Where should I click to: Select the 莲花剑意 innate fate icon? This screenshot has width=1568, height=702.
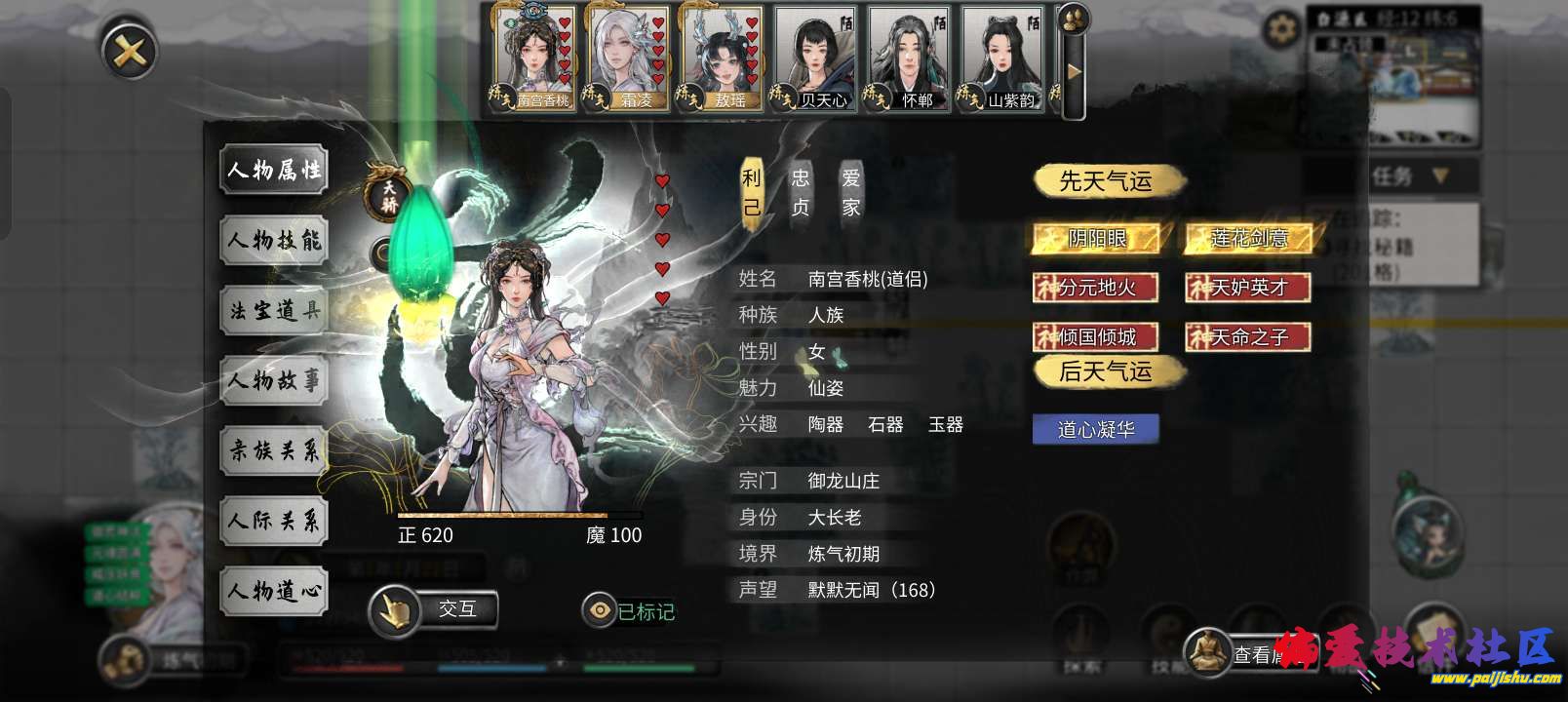[1248, 239]
